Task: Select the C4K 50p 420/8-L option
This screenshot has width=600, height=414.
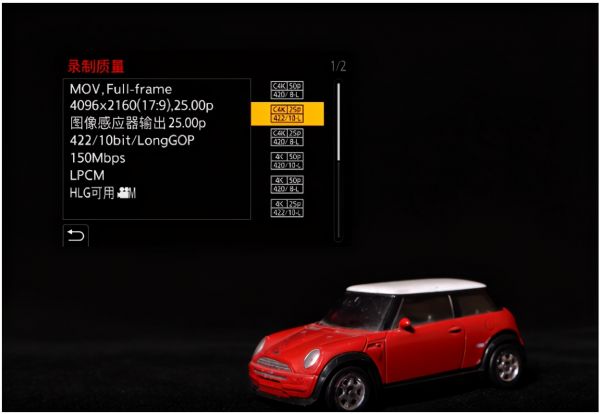Action: [x=287, y=90]
